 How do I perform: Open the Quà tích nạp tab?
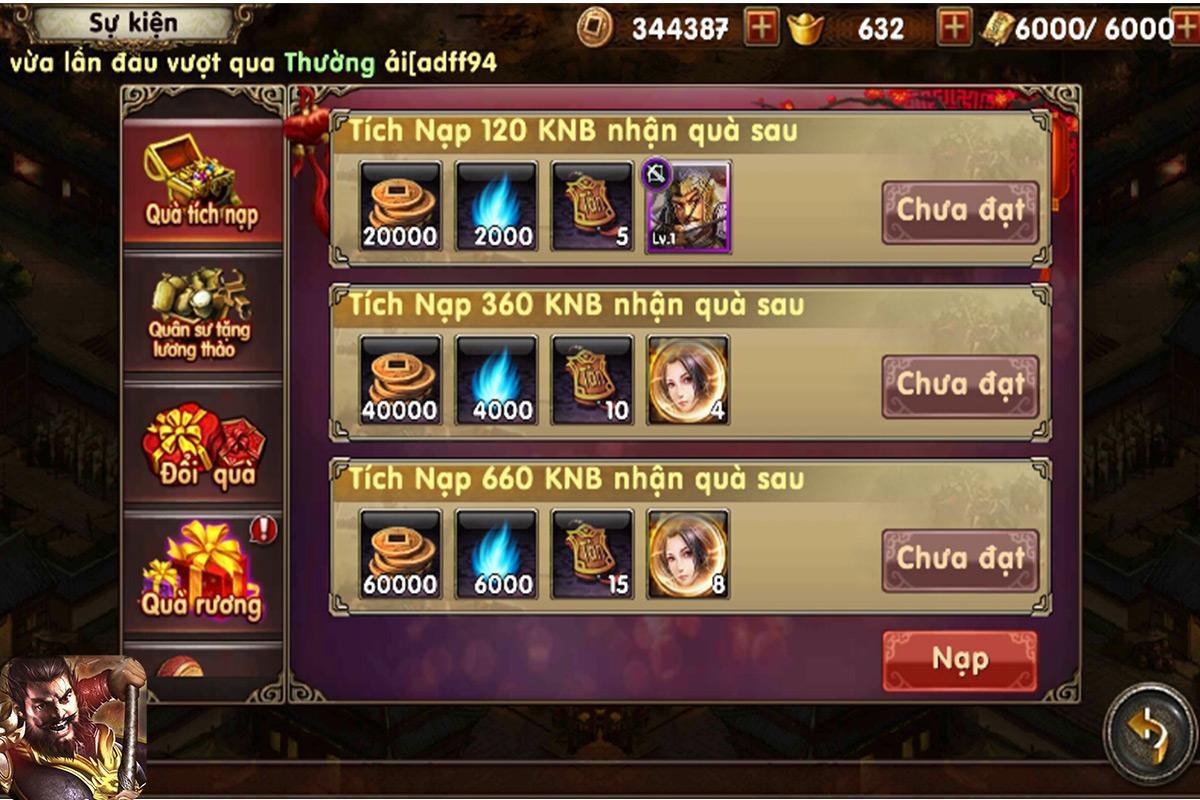[x=201, y=185]
